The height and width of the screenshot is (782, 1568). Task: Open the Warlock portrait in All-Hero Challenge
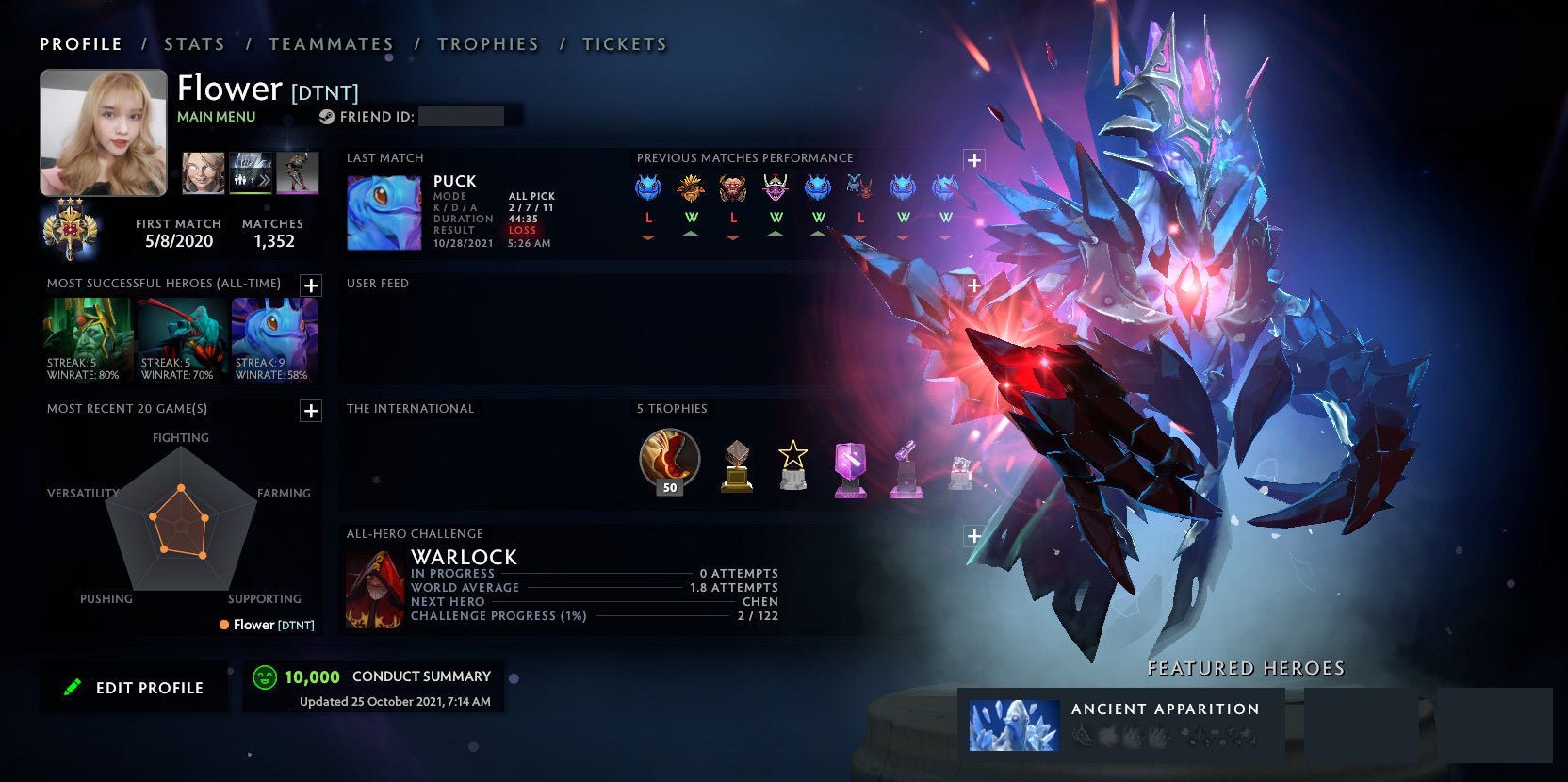(375, 591)
